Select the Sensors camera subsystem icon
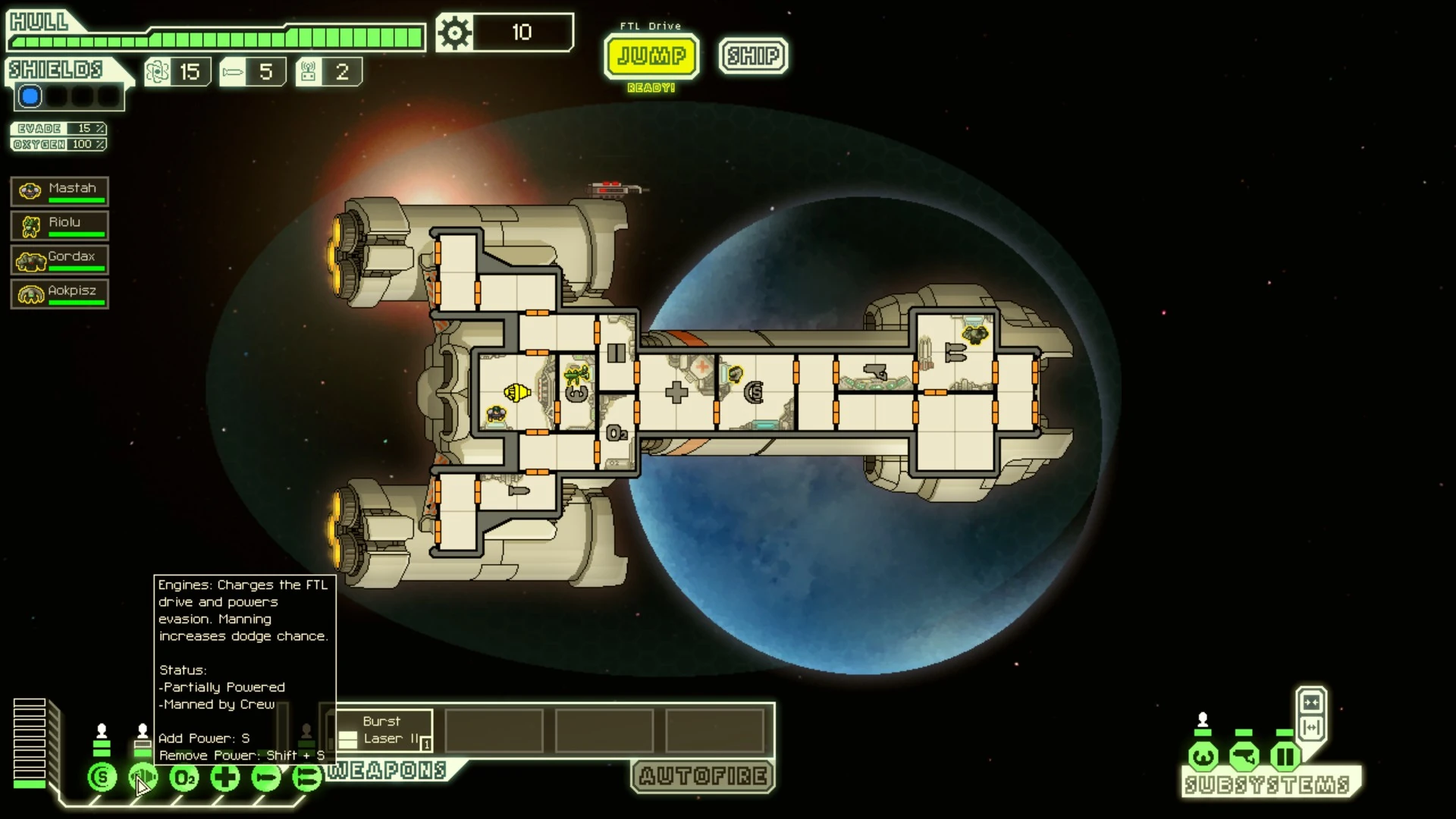Viewport: 1456px width, 819px height. click(x=1244, y=756)
